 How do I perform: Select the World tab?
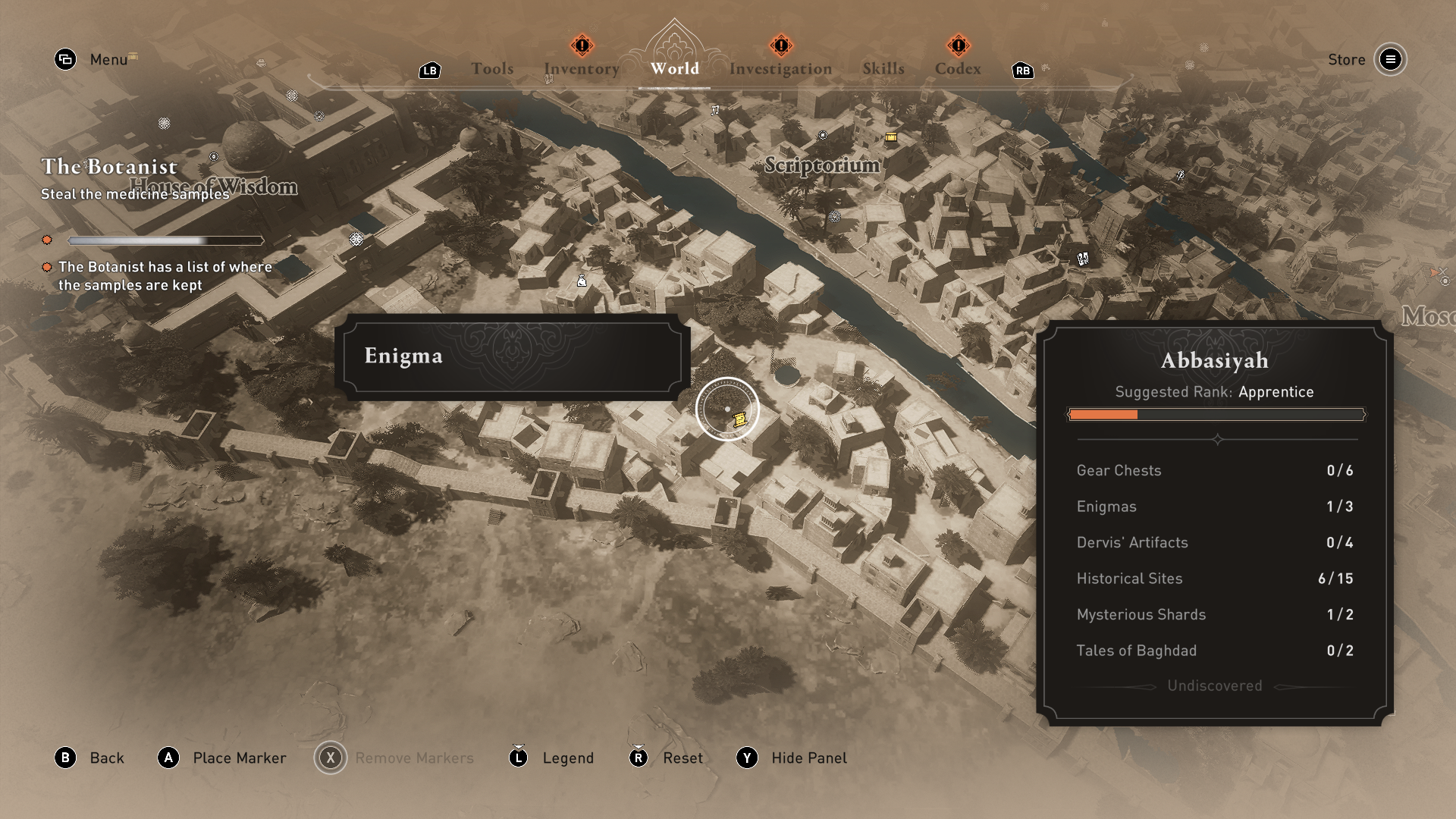674,69
